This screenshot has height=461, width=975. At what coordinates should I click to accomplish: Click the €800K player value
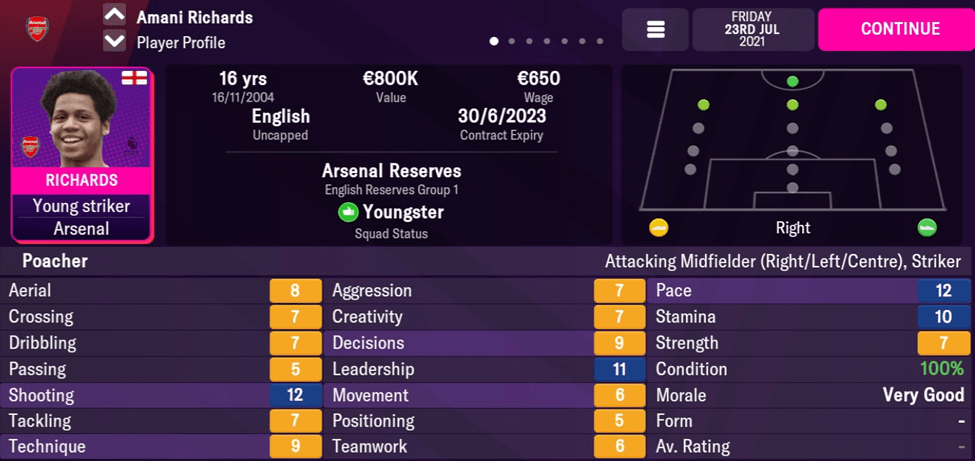[x=391, y=79]
